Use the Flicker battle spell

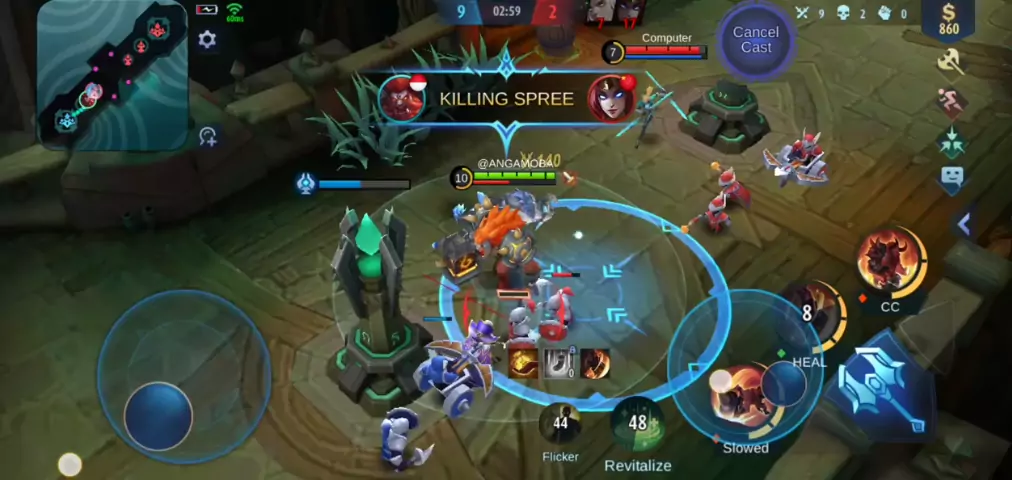point(560,423)
